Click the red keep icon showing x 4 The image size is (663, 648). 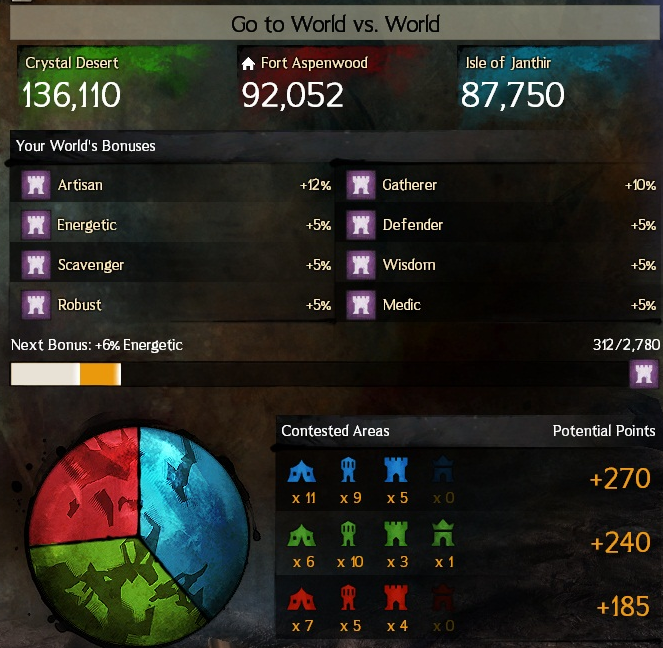[397, 599]
